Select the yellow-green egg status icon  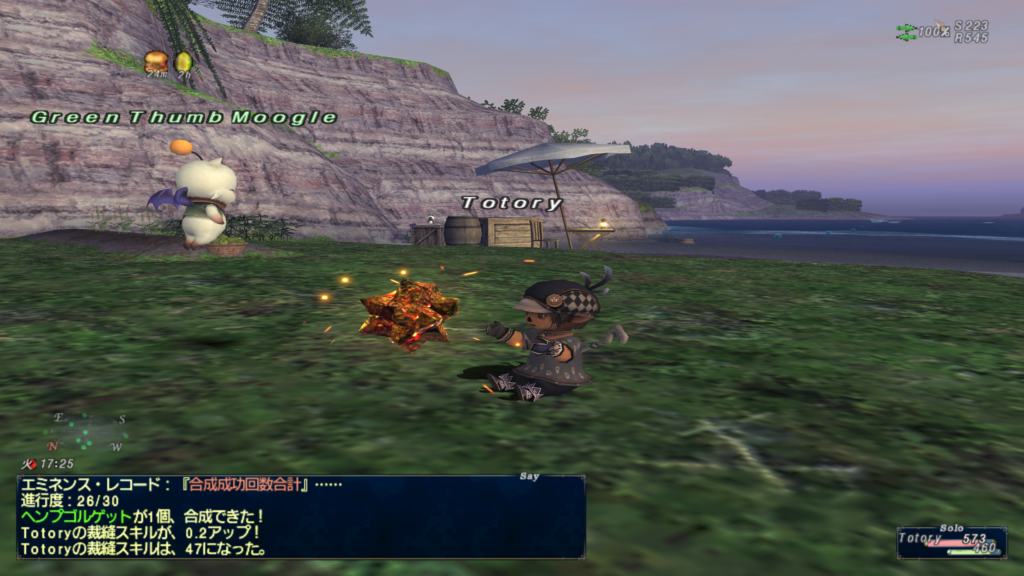[183, 62]
